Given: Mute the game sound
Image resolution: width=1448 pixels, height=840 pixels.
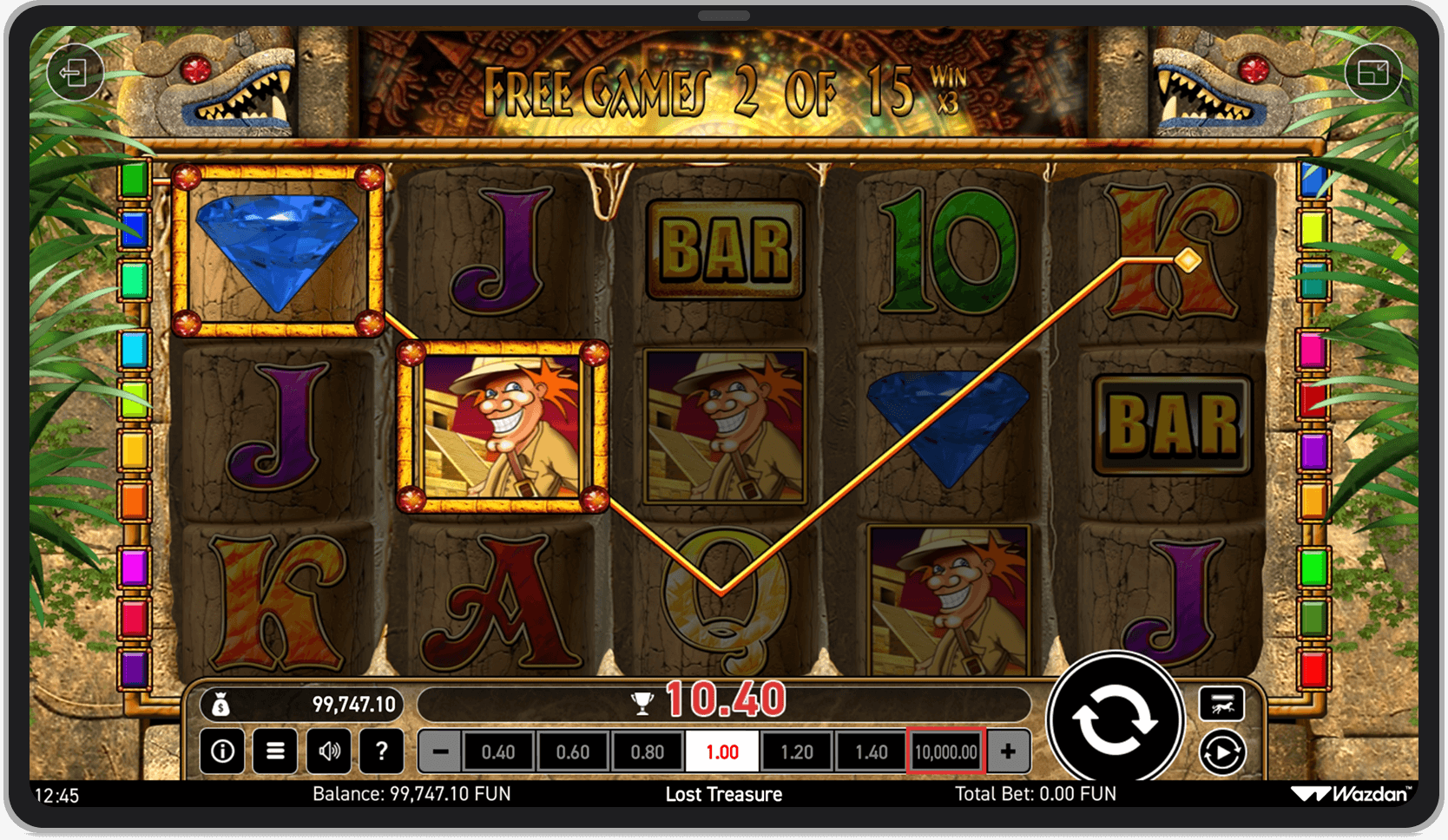Looking at the screenshot, I should (x=329, y=751).
